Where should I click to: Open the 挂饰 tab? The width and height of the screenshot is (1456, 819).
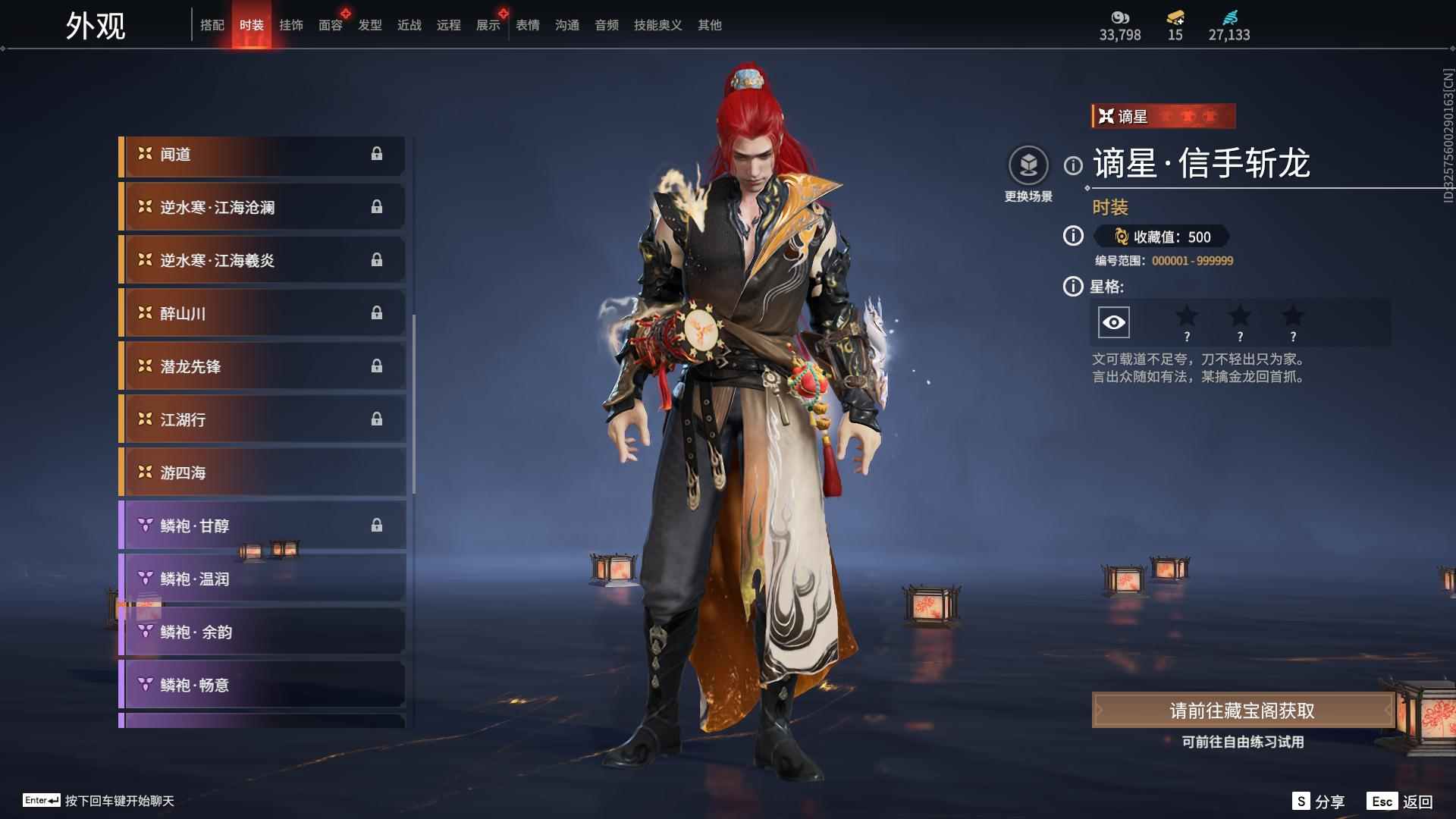291,25
